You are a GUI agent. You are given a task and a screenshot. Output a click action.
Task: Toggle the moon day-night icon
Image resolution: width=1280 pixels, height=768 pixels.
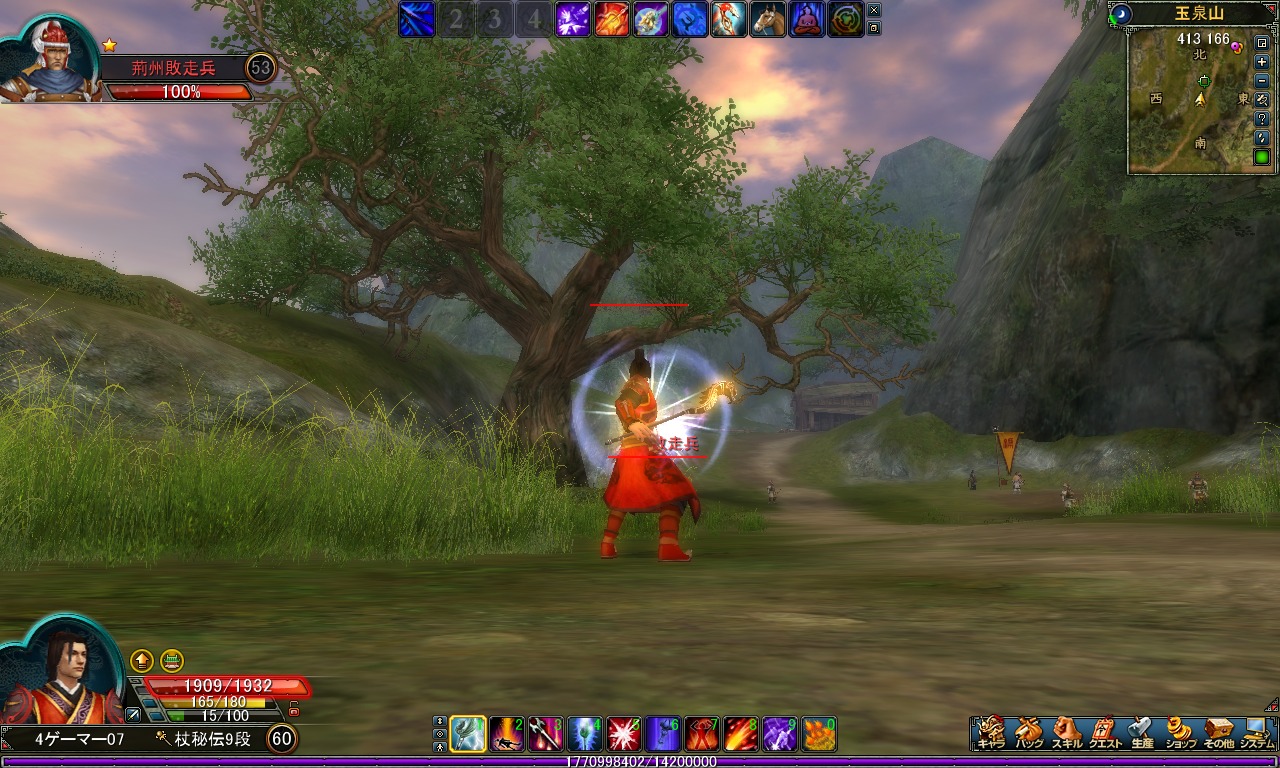(1121, 14)
